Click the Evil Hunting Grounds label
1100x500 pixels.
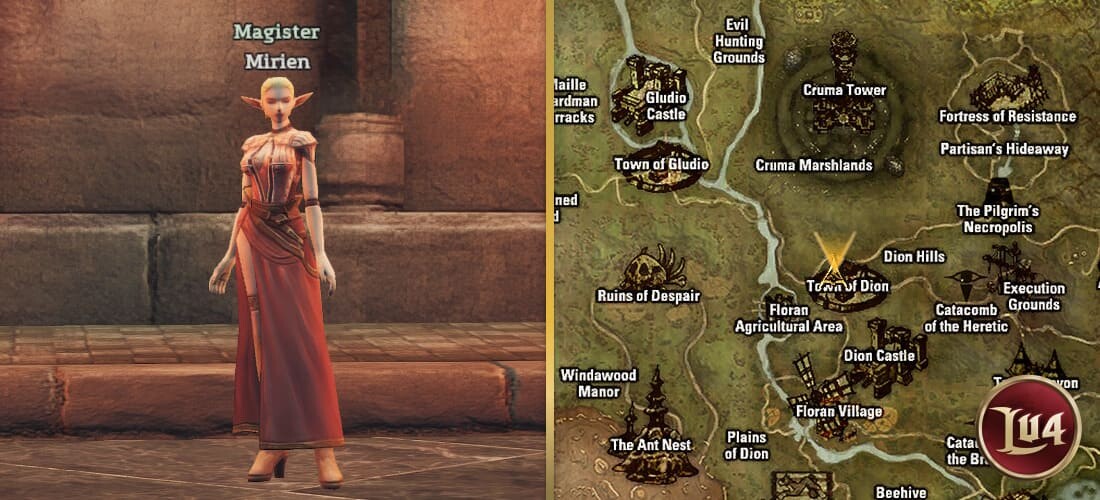click(739, 42)
